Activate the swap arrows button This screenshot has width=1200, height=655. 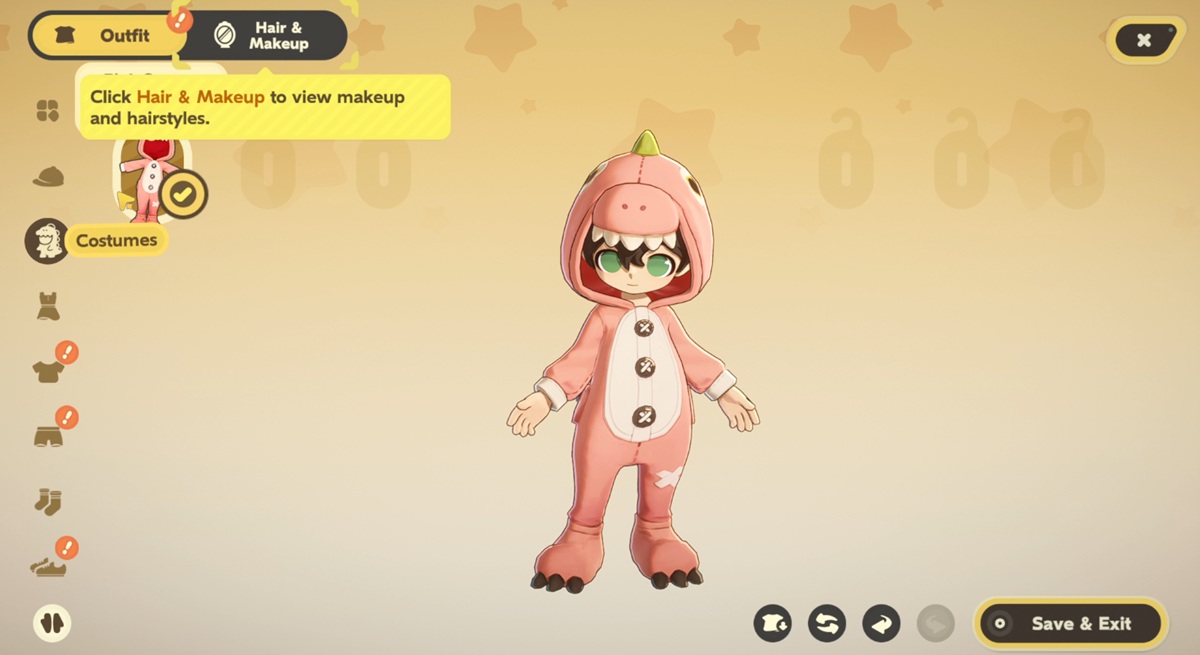tap(827, 624)
